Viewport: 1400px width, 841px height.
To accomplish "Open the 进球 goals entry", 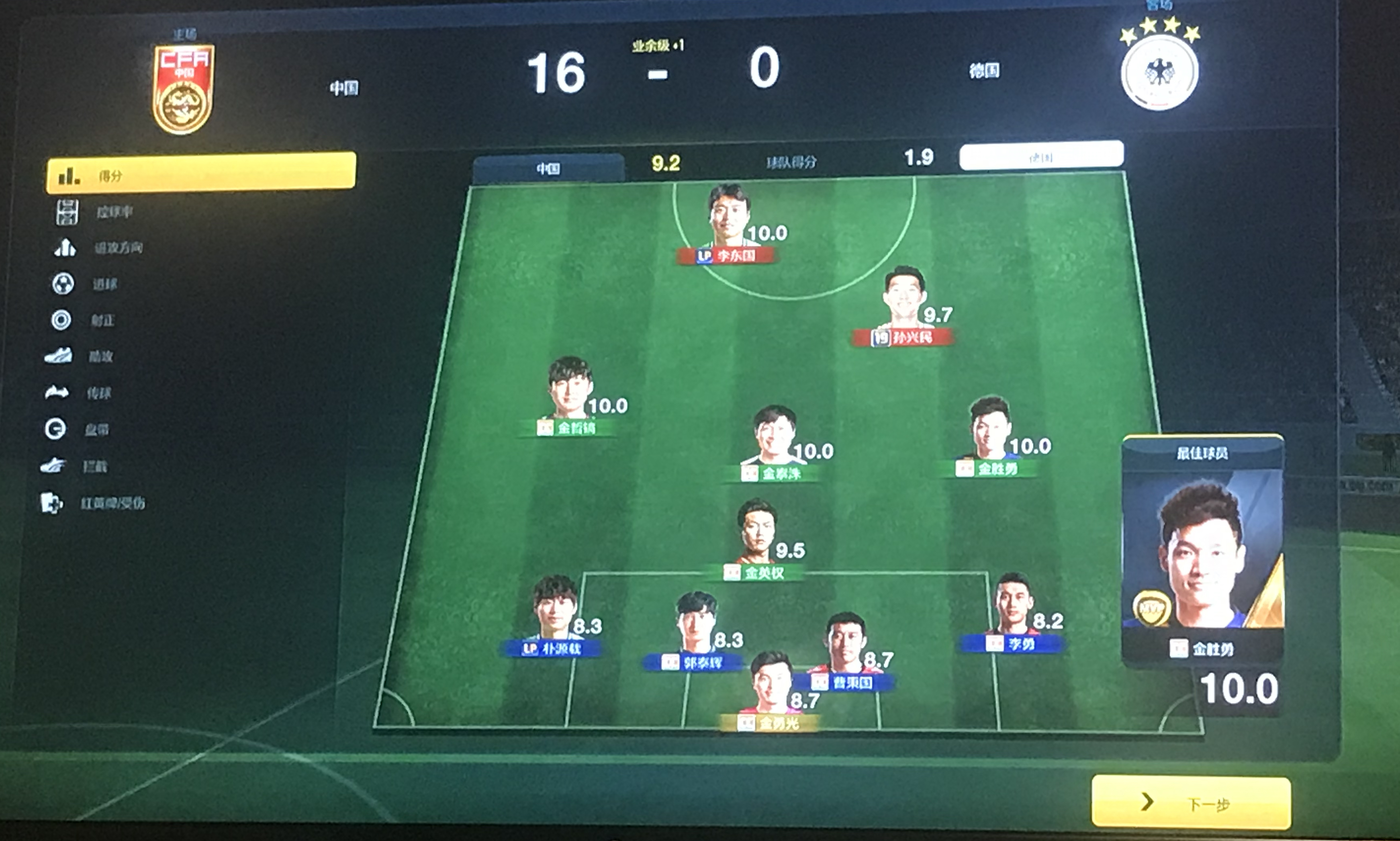I will tap(104, 284).
